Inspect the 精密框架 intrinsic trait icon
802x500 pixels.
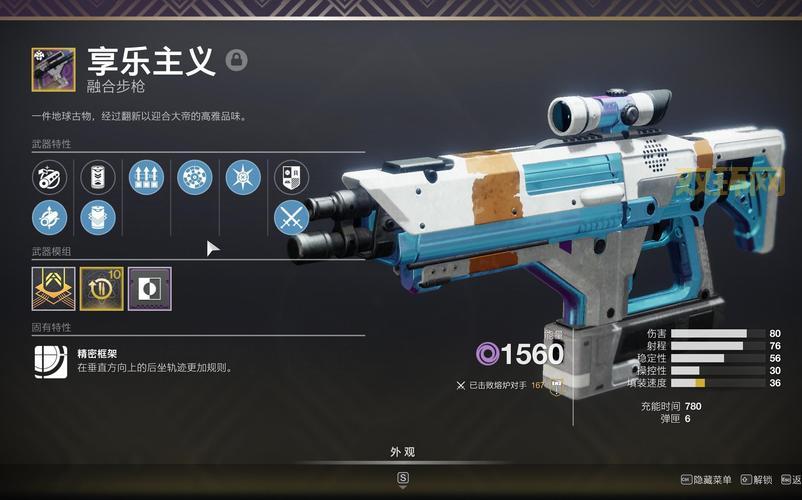[50, 360]
